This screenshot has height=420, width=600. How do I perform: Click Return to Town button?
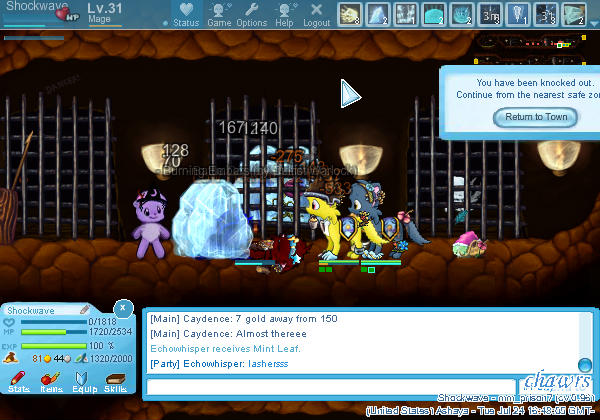click(536, 117)
